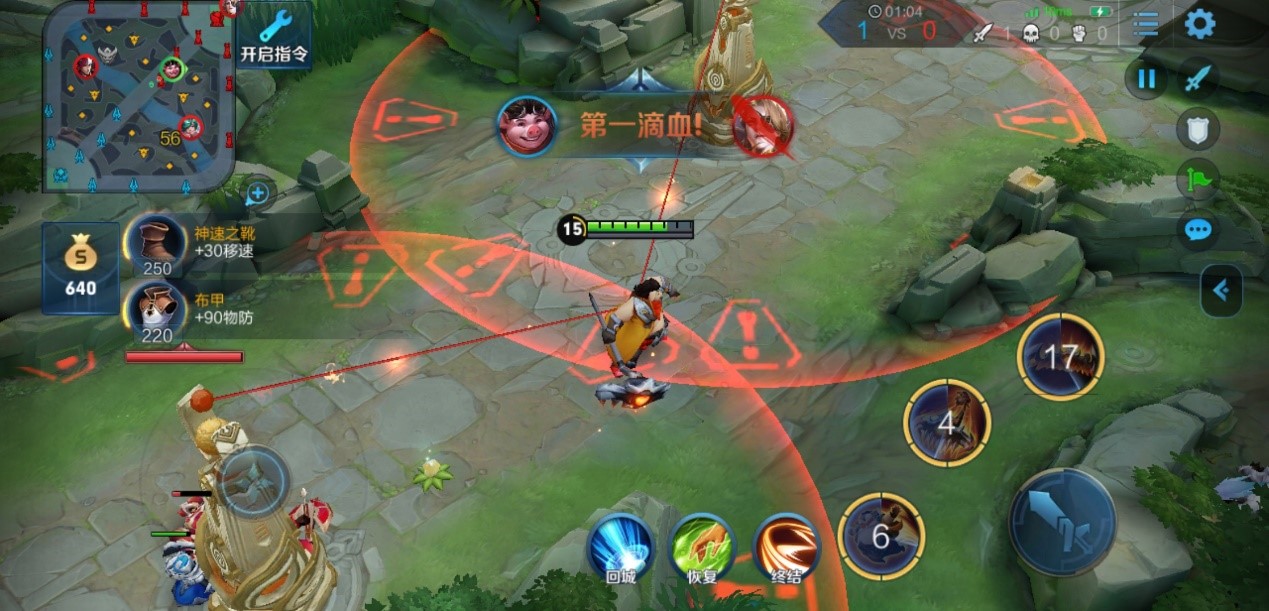Send the sword attack signal

(x=1197, y=78)
